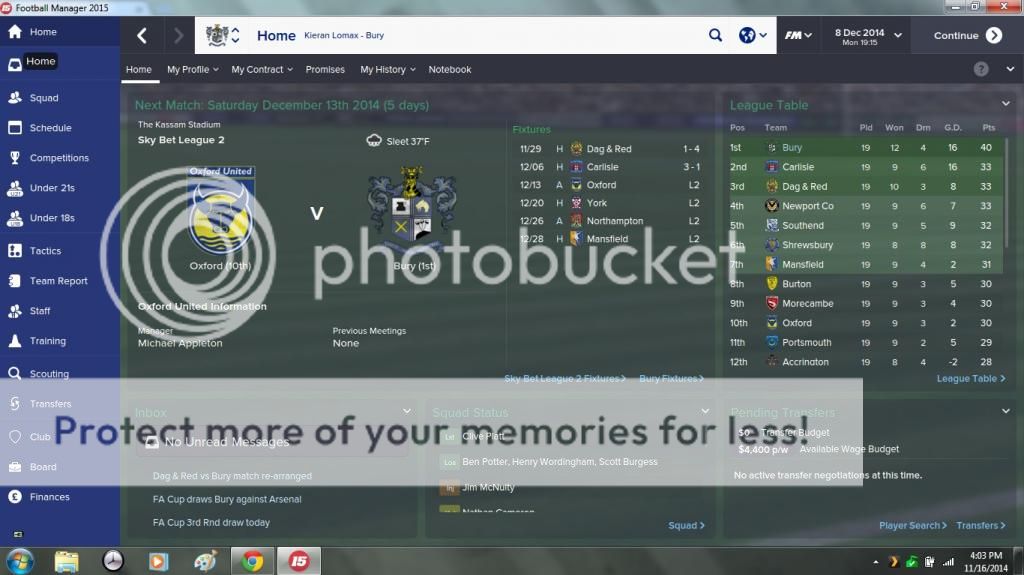
Task: Go to the Schedule screen
Action: (50, 128)
